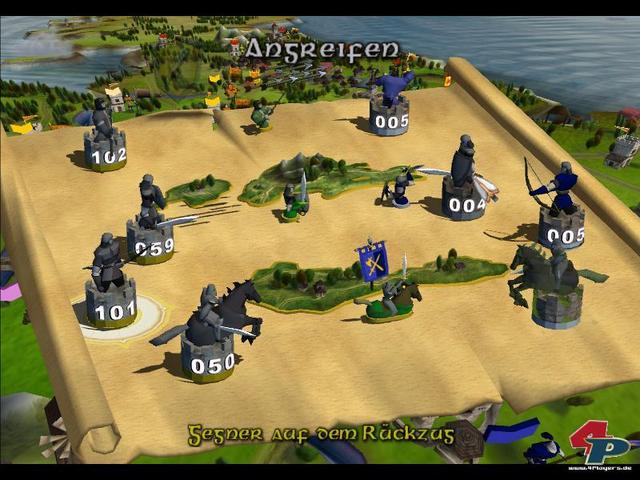Target the enemy piece numbered 004

463,190
